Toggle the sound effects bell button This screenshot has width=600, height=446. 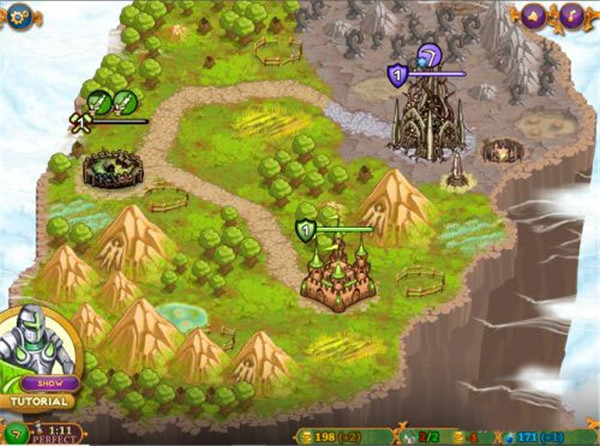click(x=547, y=15)
